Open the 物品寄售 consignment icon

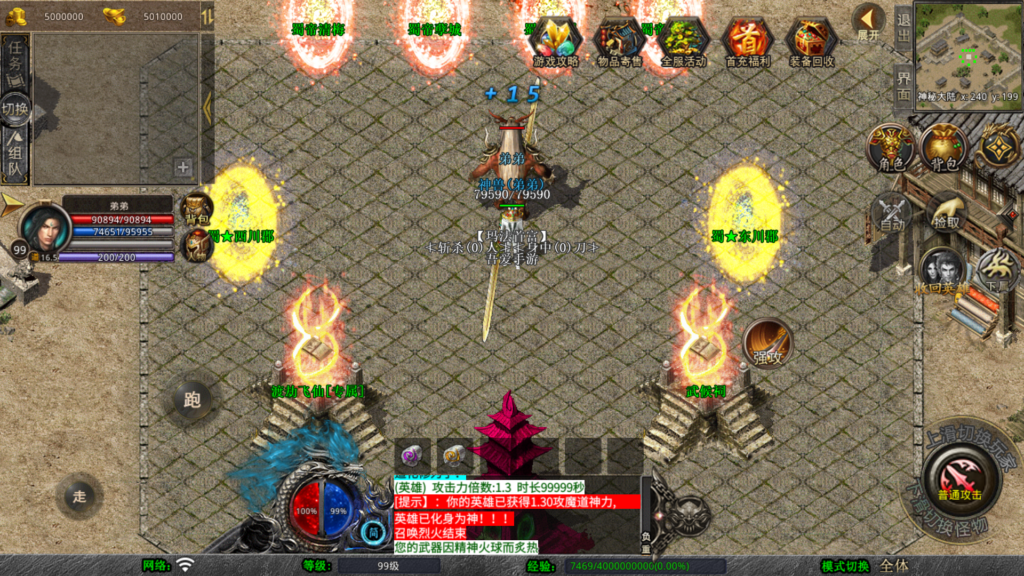619,41
